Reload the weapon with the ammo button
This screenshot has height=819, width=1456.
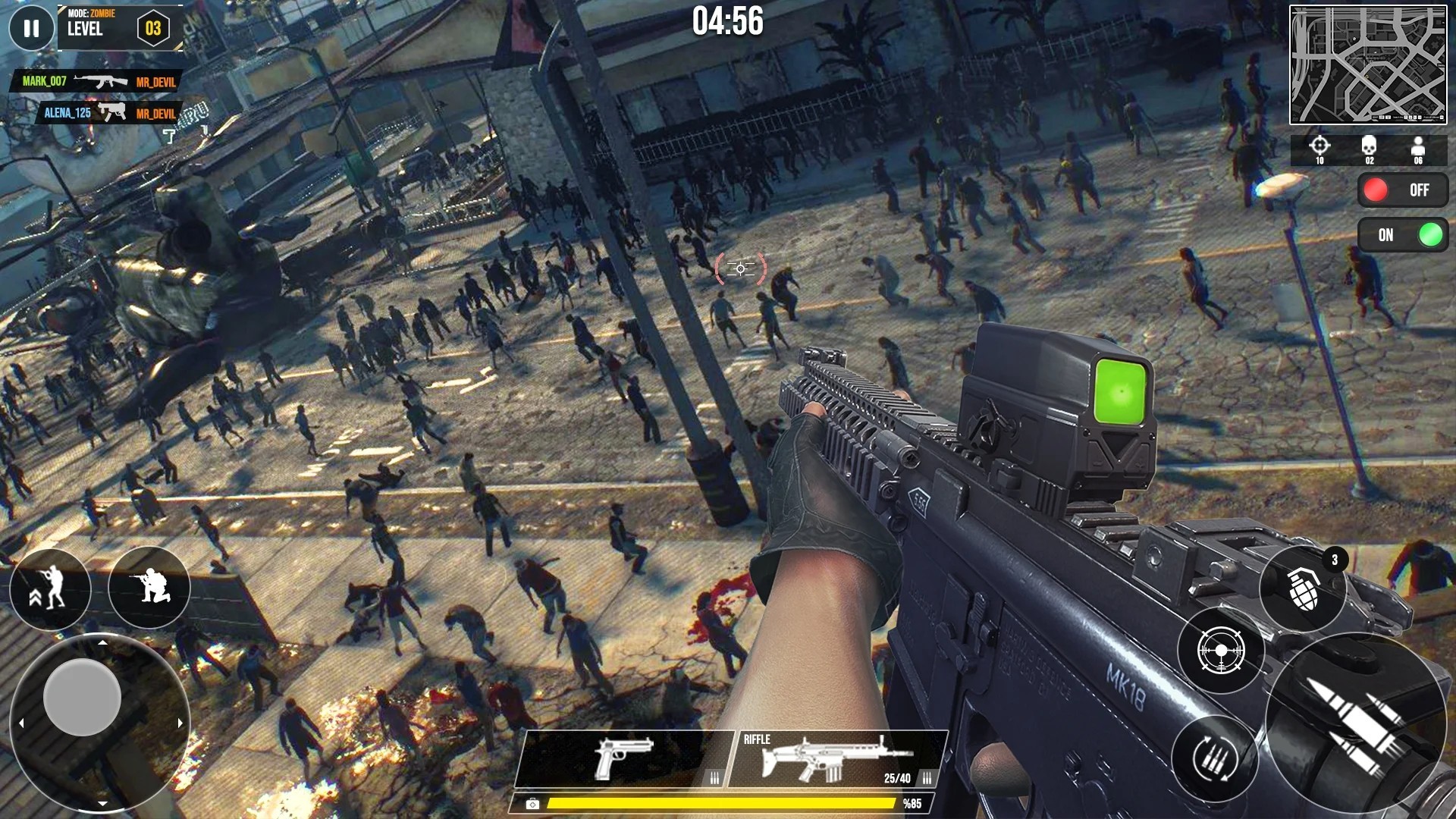click(1215, 758)
